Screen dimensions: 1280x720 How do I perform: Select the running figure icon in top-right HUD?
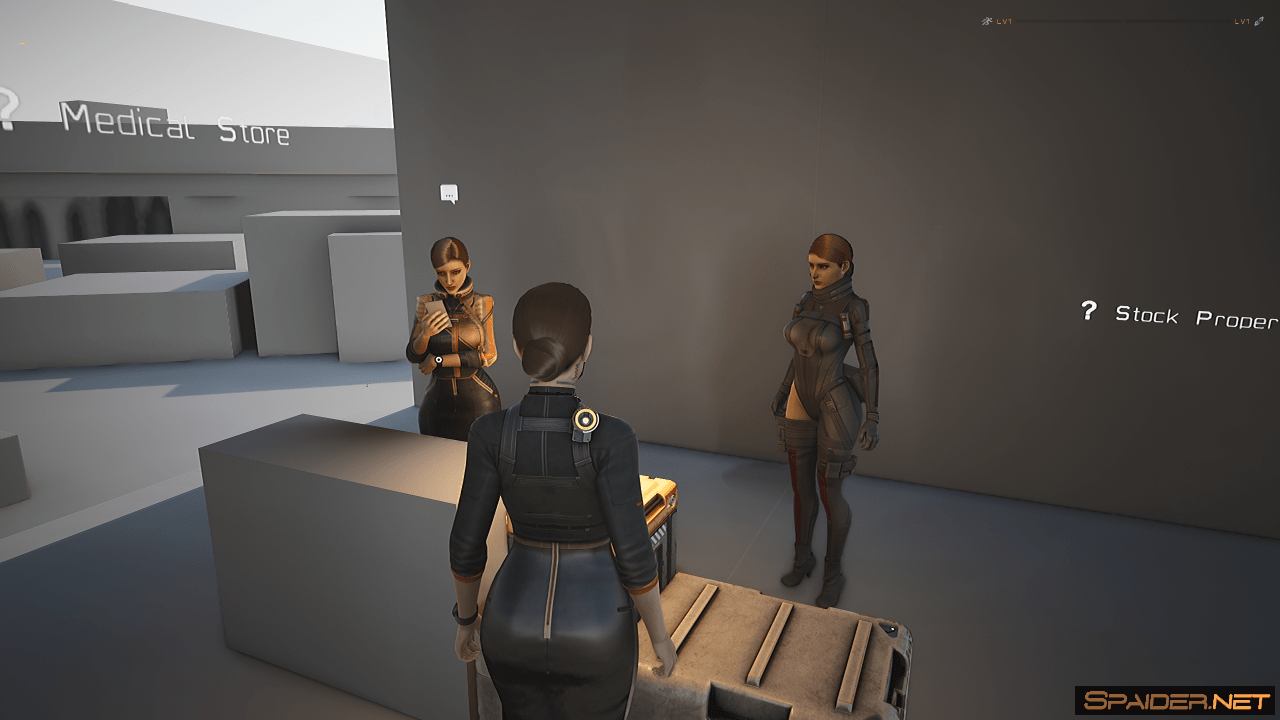[x=988, y=21]
